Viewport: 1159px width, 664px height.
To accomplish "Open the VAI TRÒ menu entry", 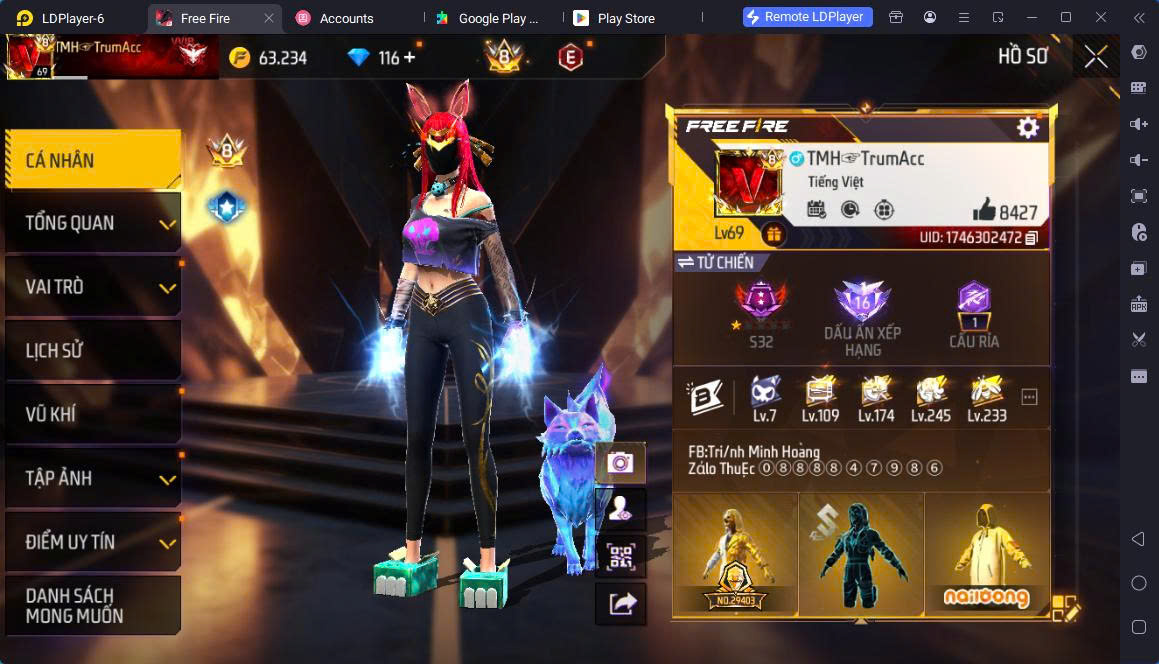I will tap(92, 287).
